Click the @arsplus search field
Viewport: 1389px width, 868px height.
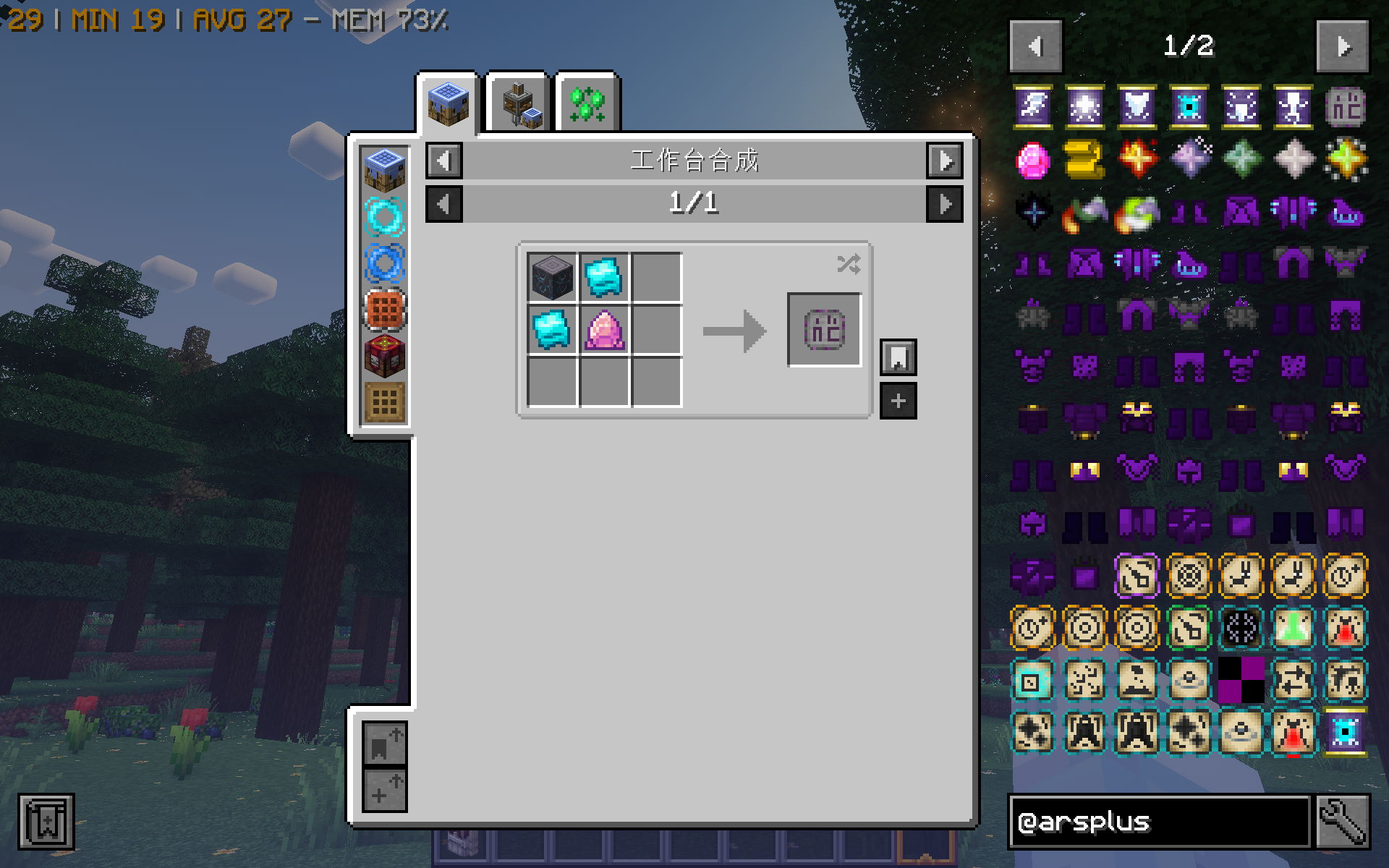[x=1157, y=821]
